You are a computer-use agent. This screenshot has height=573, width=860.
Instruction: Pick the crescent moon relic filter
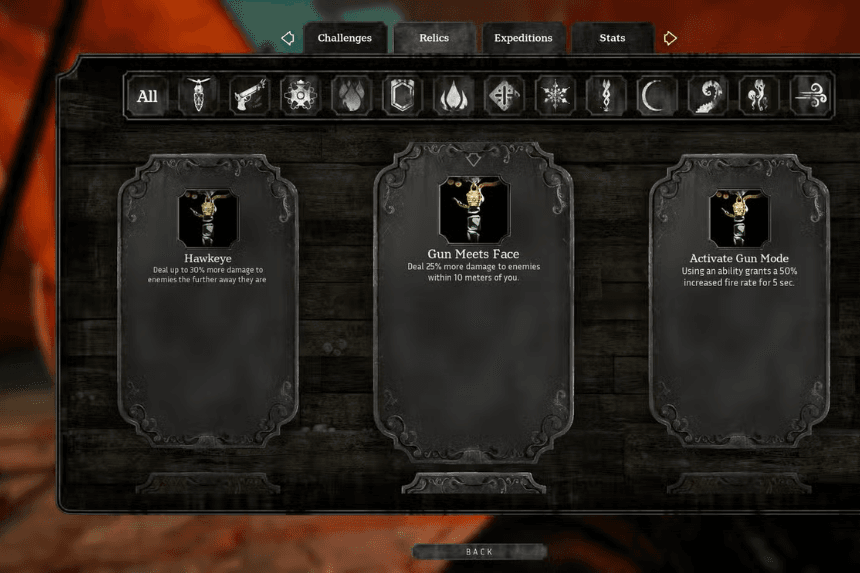coord(657,96)
